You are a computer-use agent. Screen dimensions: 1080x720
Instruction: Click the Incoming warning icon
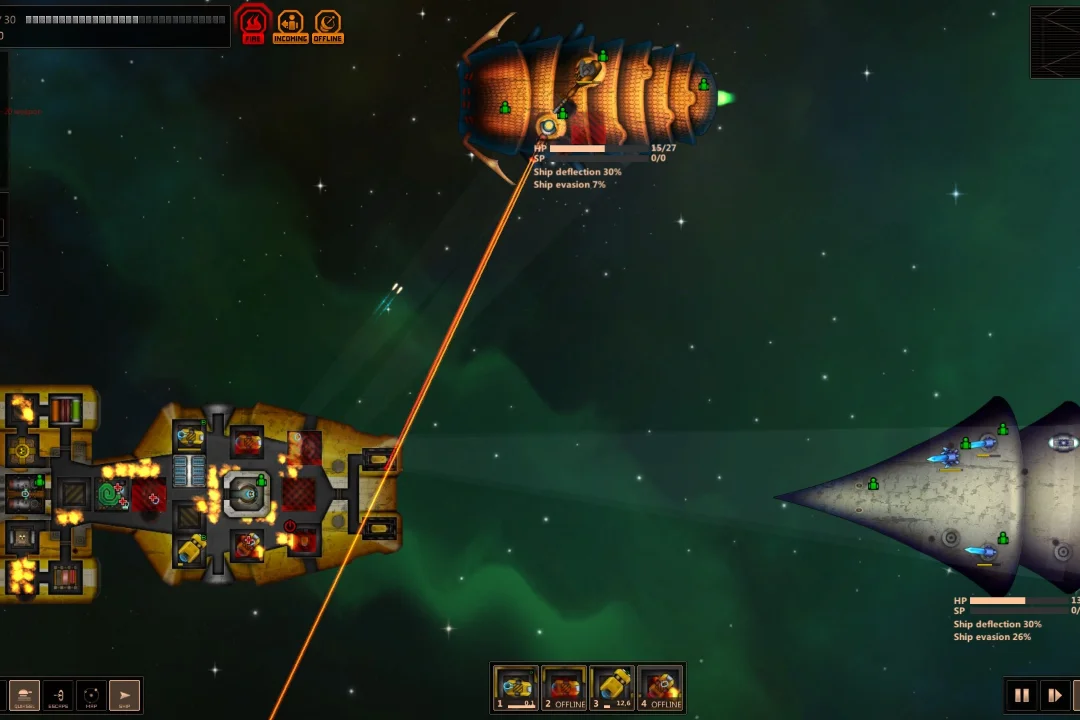[290, 25]
